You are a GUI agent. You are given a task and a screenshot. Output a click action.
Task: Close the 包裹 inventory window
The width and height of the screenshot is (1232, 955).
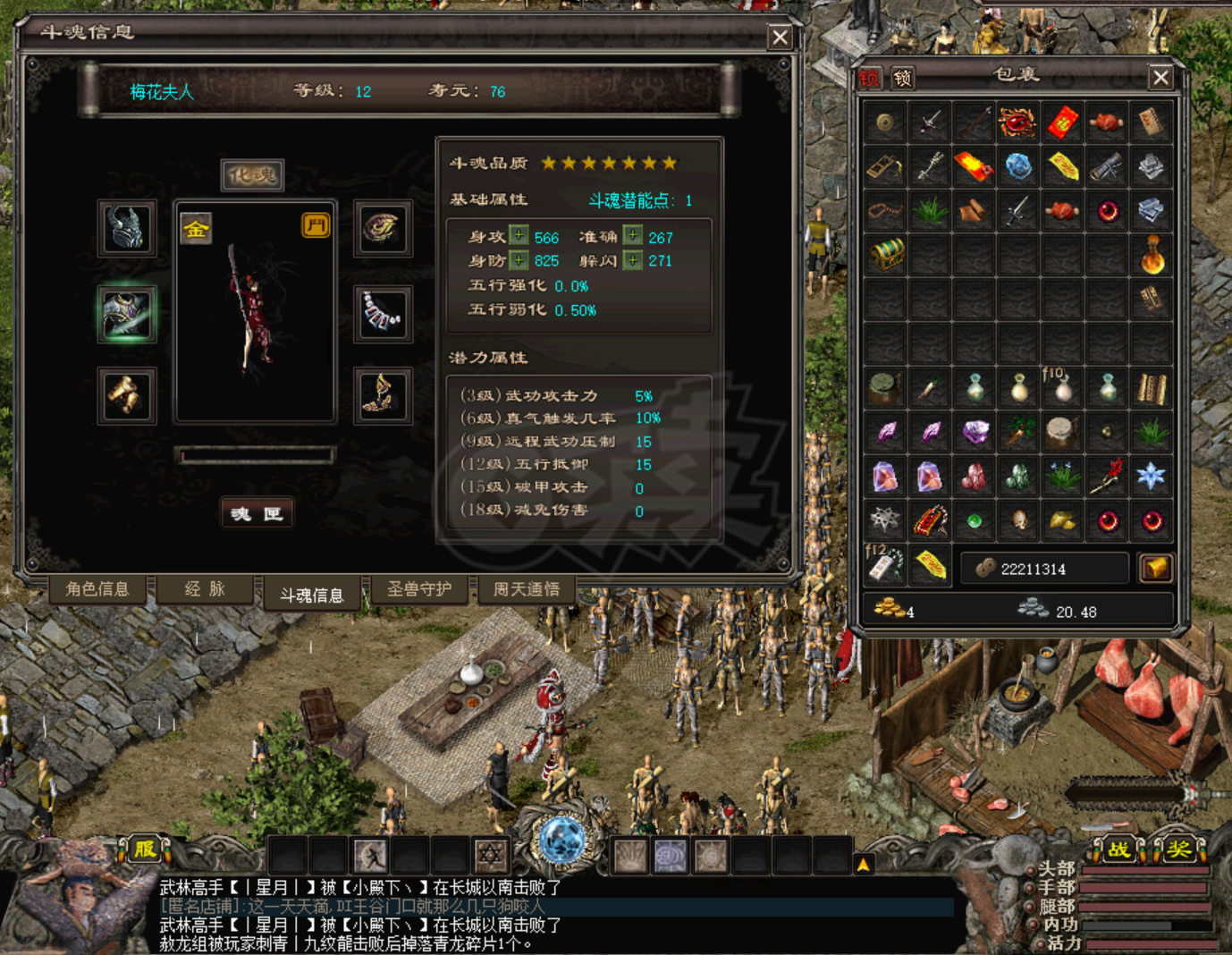tap(1160, 78)
